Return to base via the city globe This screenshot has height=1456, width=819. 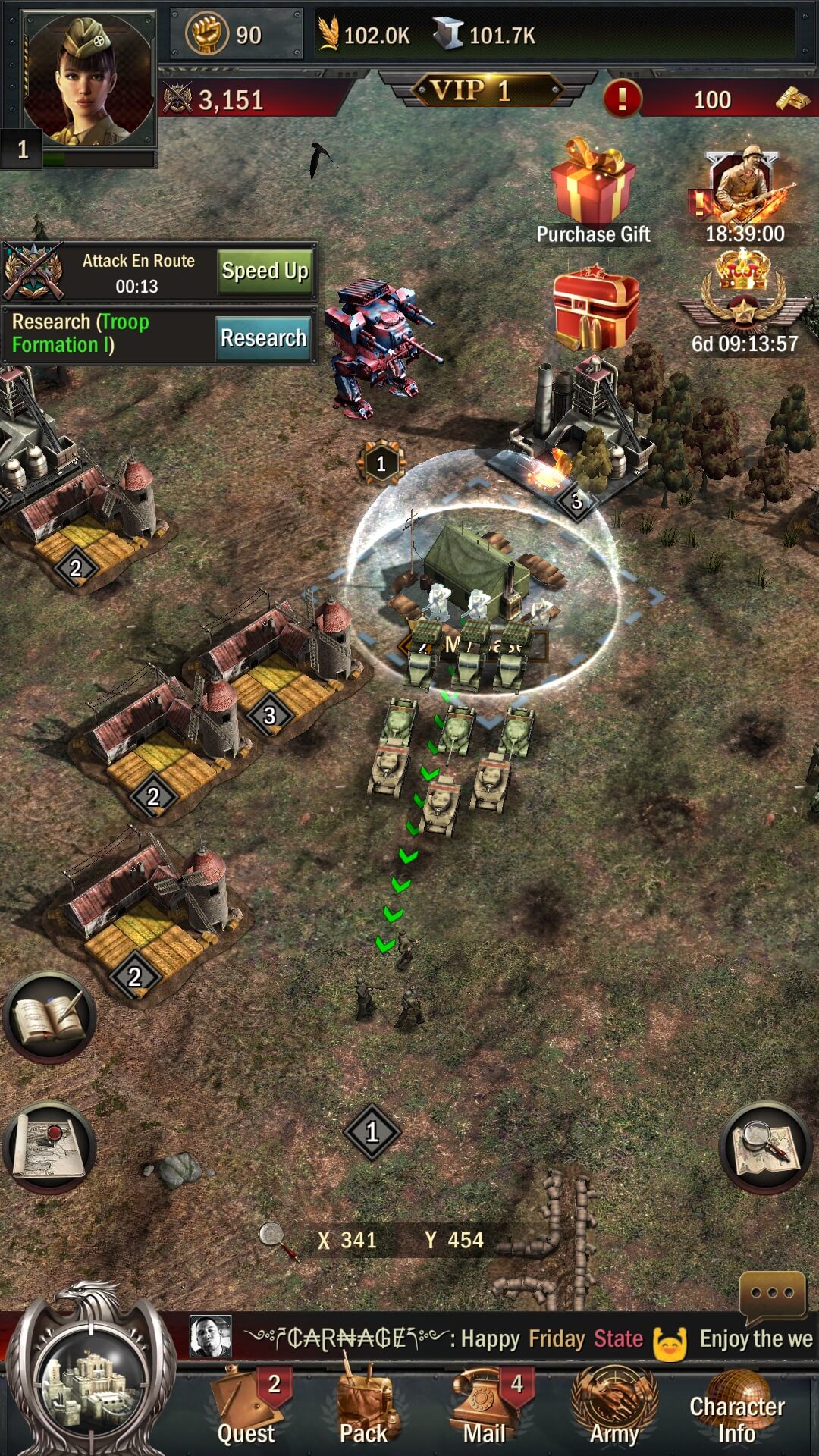click(91, 1380)
